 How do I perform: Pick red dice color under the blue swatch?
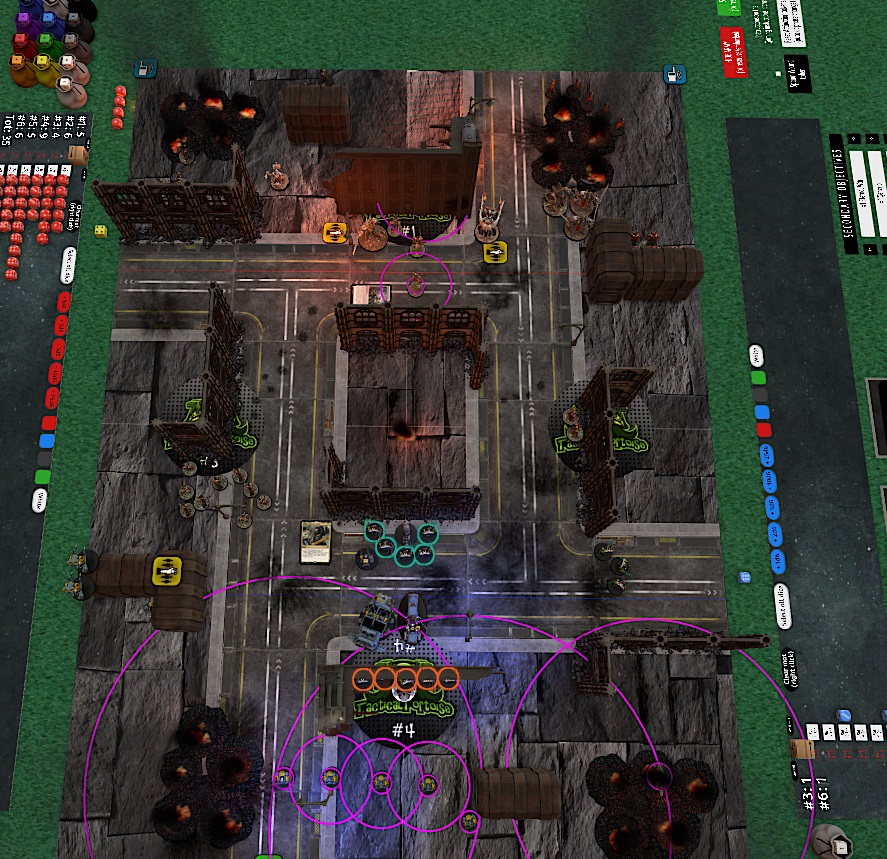click(764, 430)
